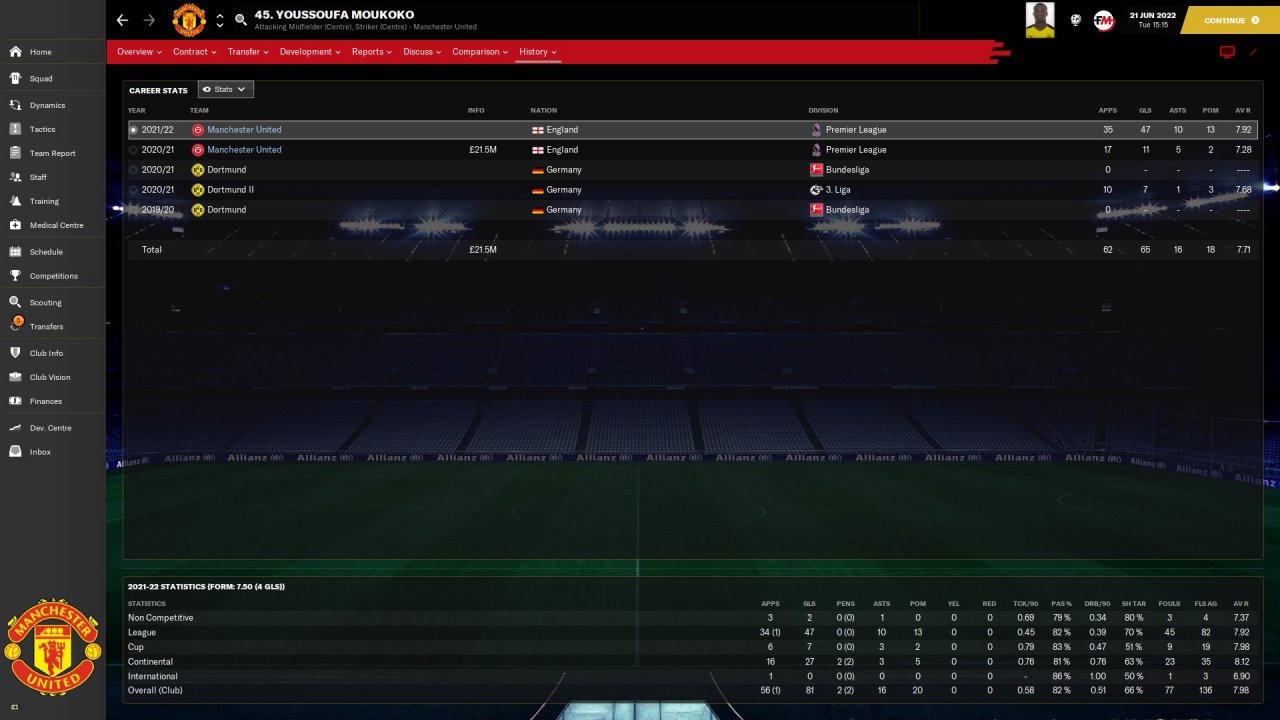Go to the Scouting section
1280x720 pixels.
[x=45, y=302]
